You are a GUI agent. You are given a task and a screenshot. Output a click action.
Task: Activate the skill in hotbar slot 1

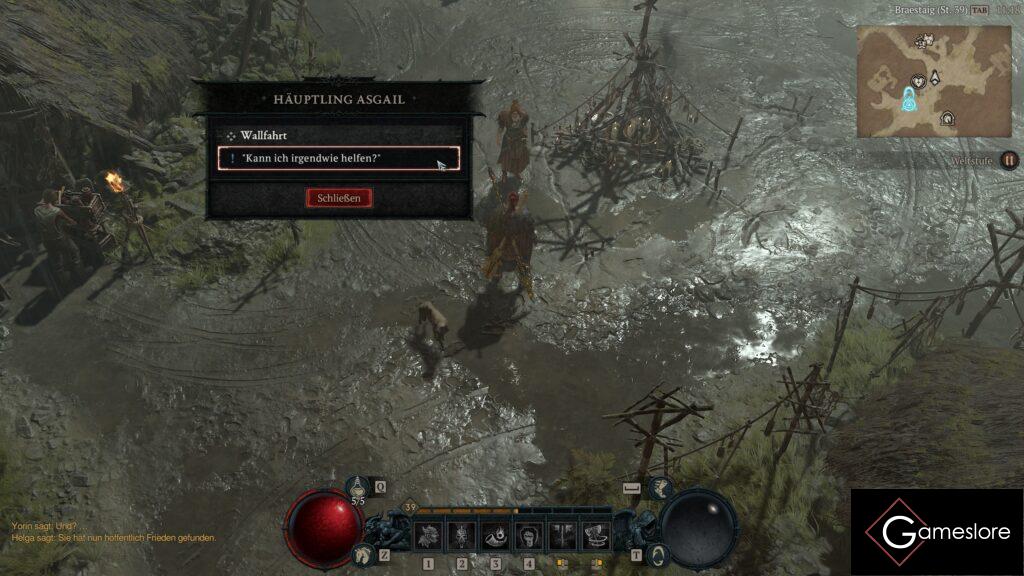click(x=429, y=535)
